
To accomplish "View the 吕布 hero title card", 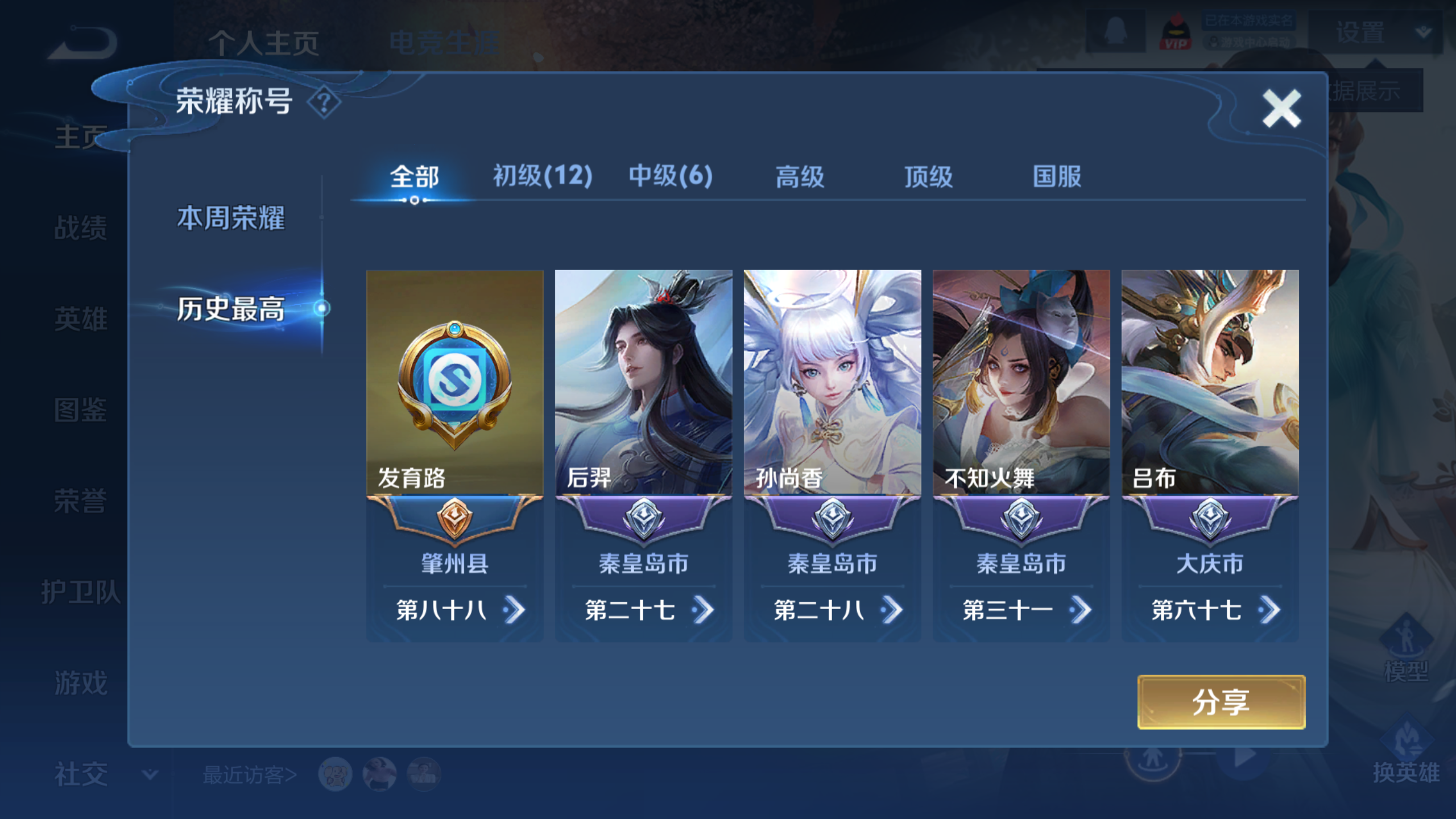I will tap(1210, 382).
